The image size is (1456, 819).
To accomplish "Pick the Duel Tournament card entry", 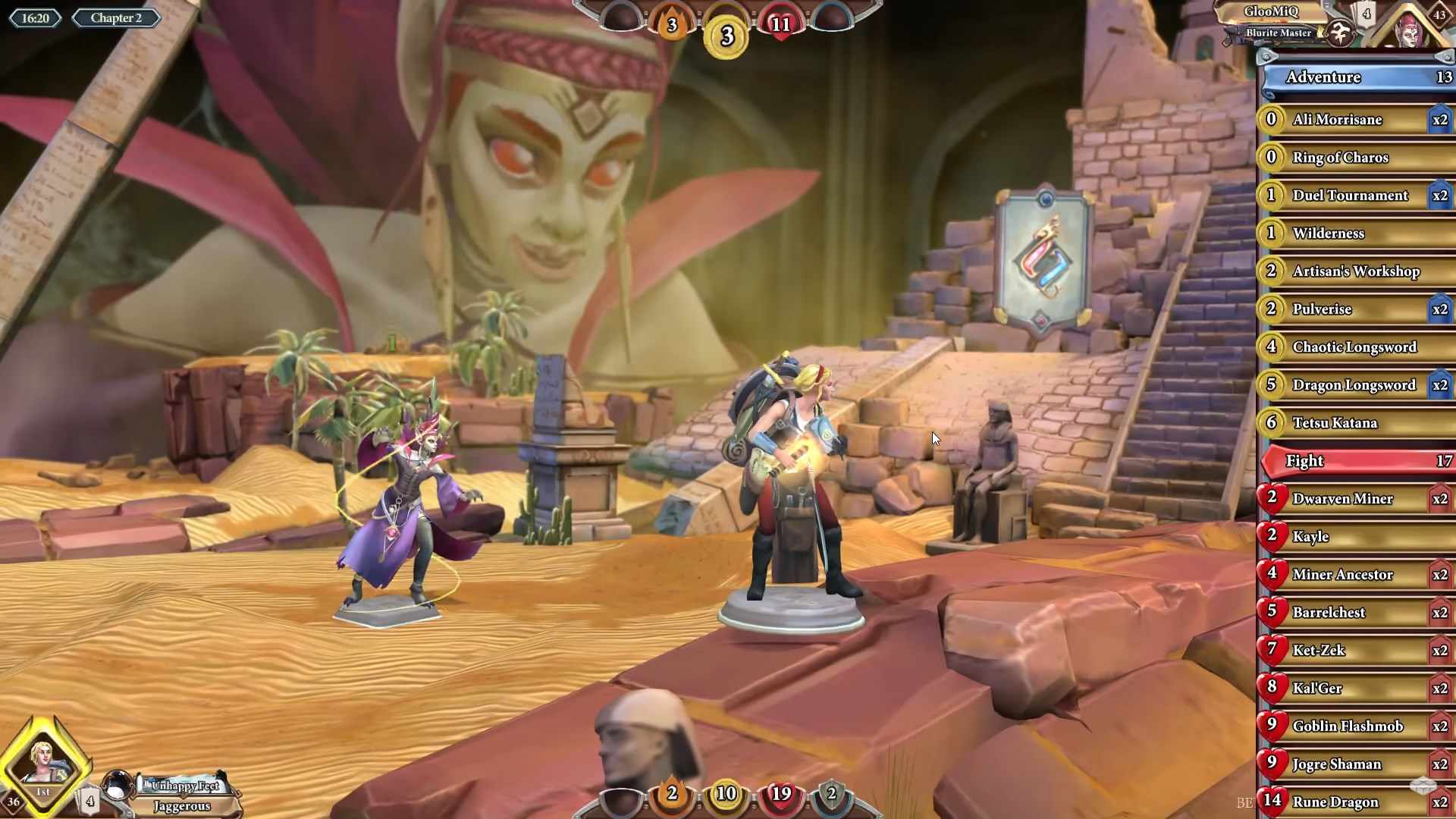I will pyautogui.click(x=1354, y=196).
